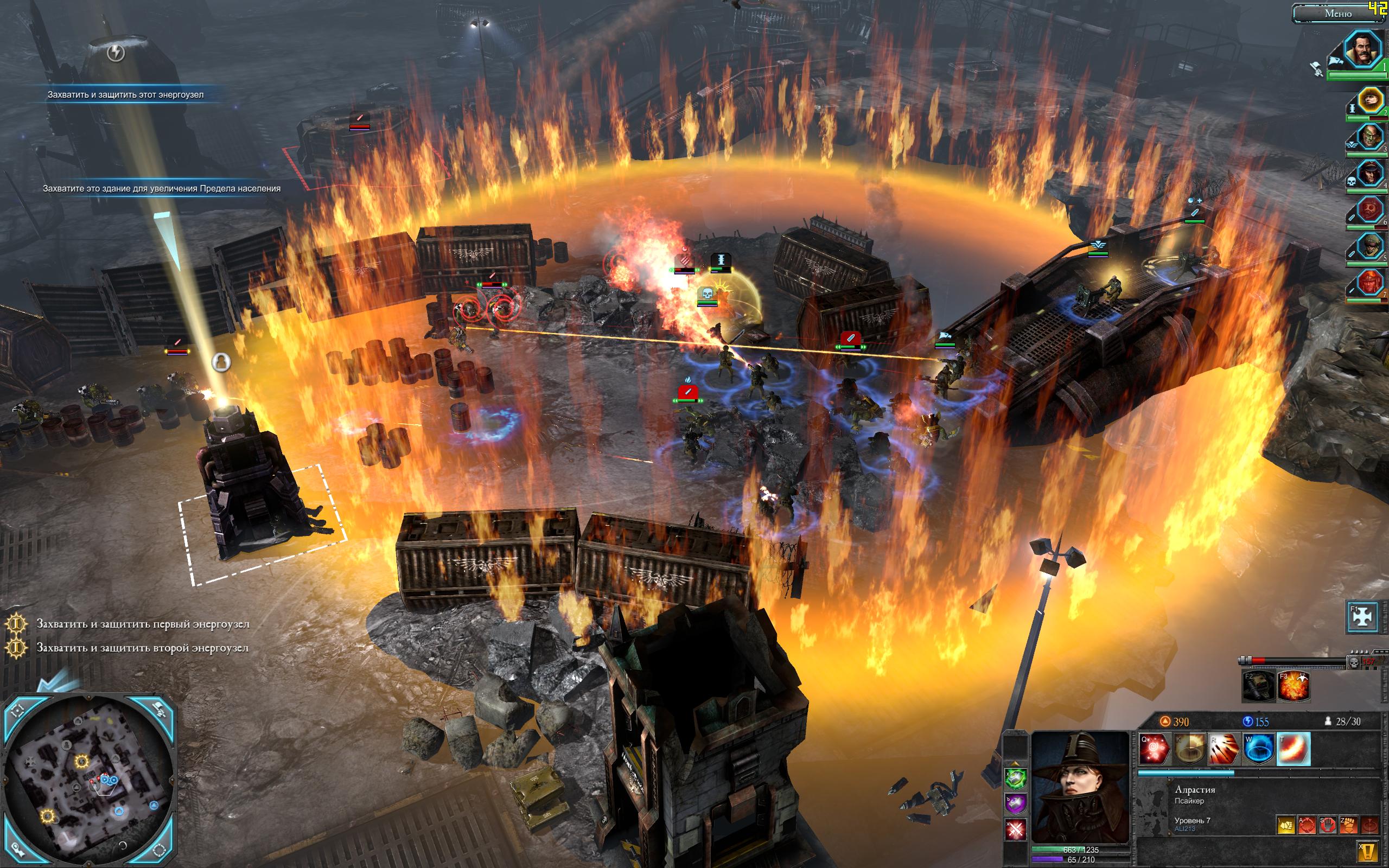Use the red arrow volley R ability

1224,749
